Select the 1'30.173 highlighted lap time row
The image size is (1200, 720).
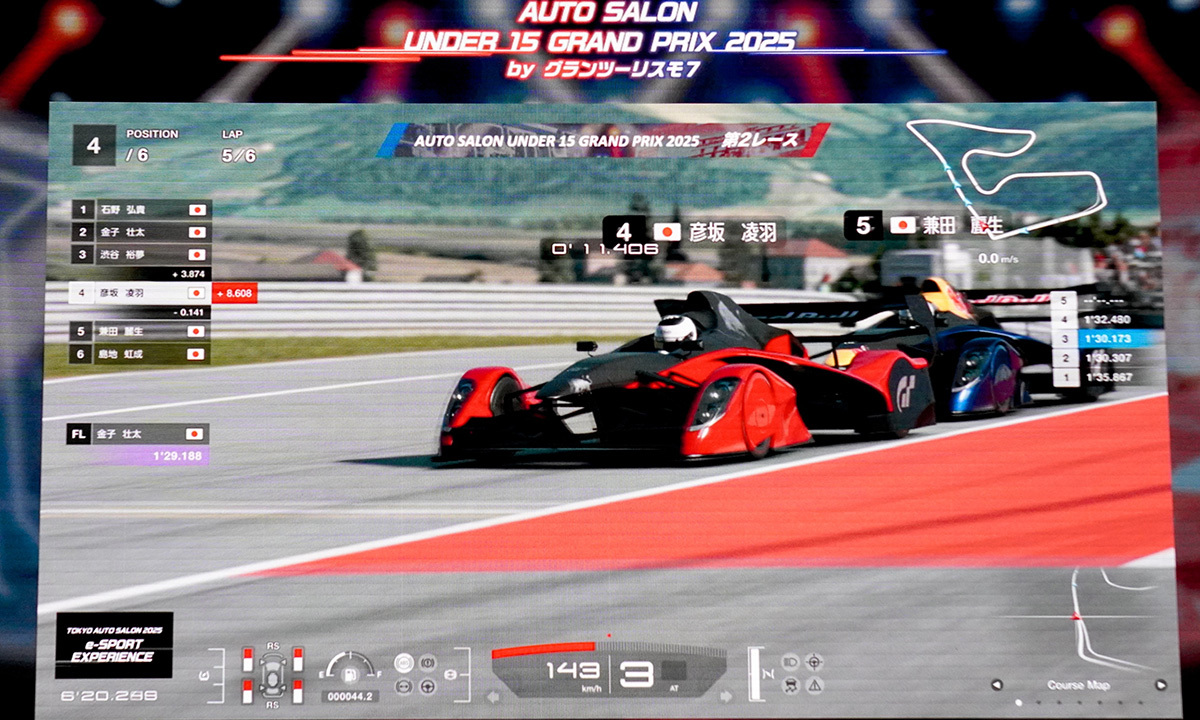click(x=1105, y=338)
